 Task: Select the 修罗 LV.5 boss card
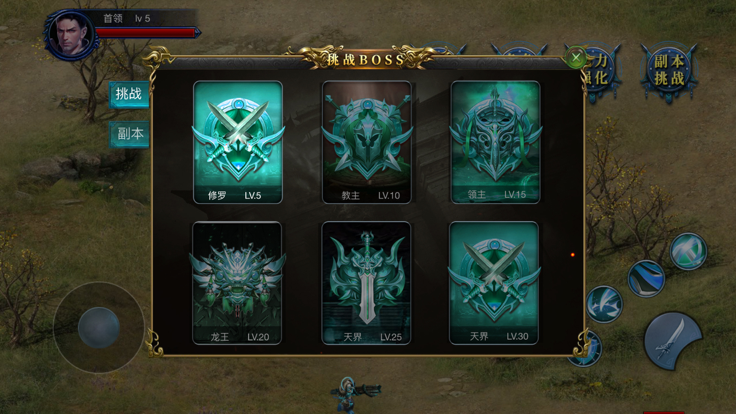[x=238, y=143]
